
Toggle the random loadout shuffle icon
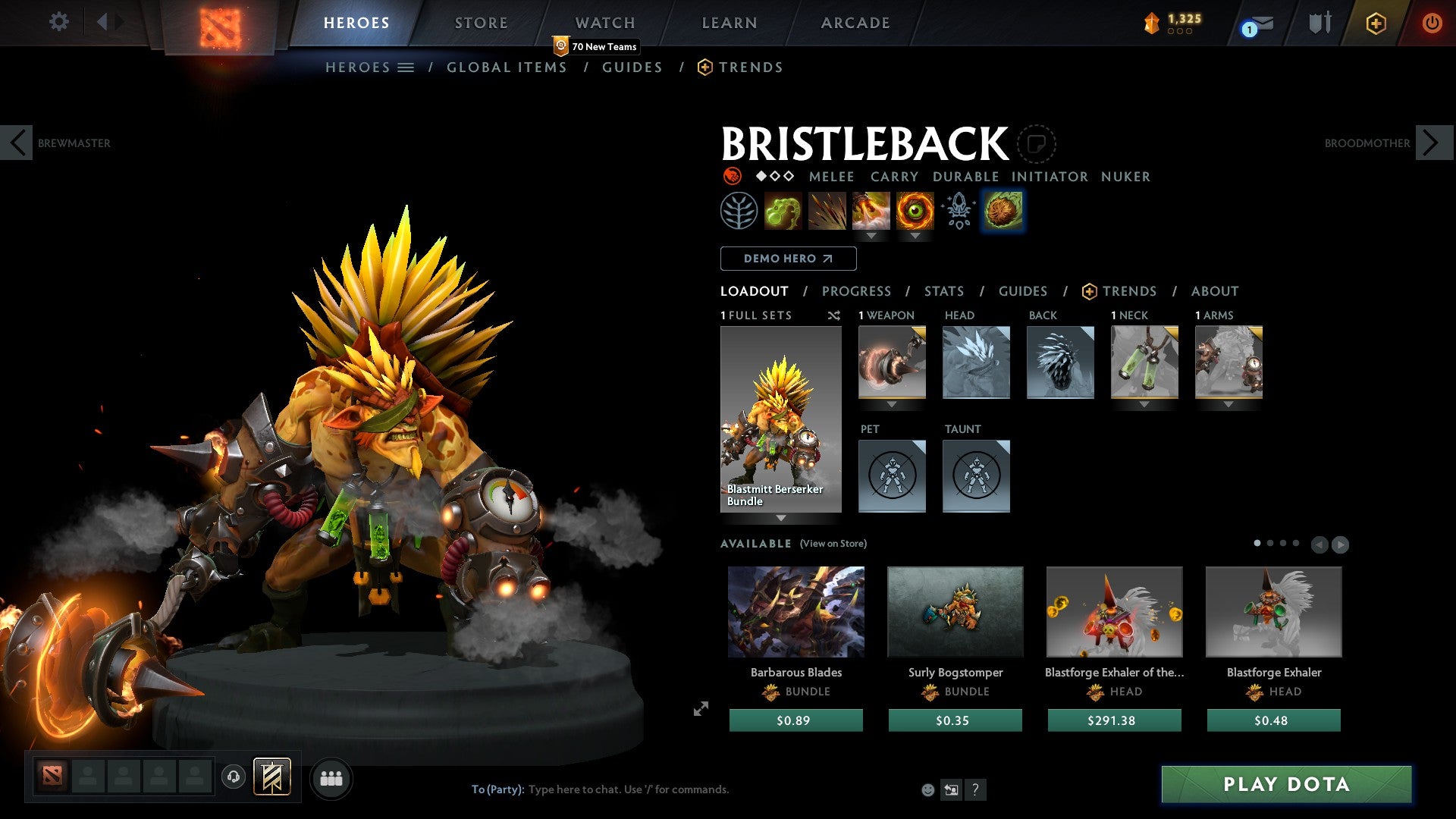tap(833, 315)
